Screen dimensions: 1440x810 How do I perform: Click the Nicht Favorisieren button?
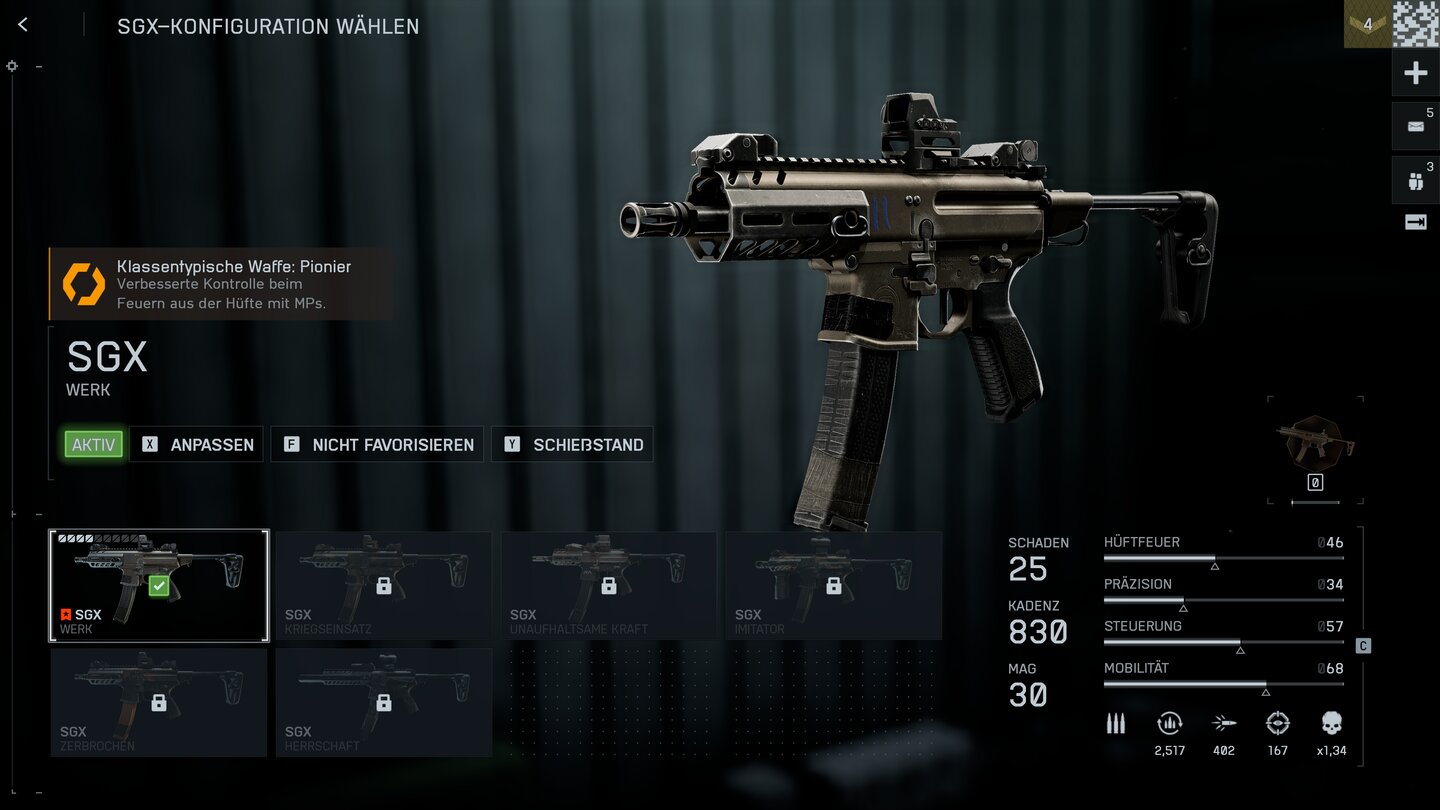pos(378,445)
